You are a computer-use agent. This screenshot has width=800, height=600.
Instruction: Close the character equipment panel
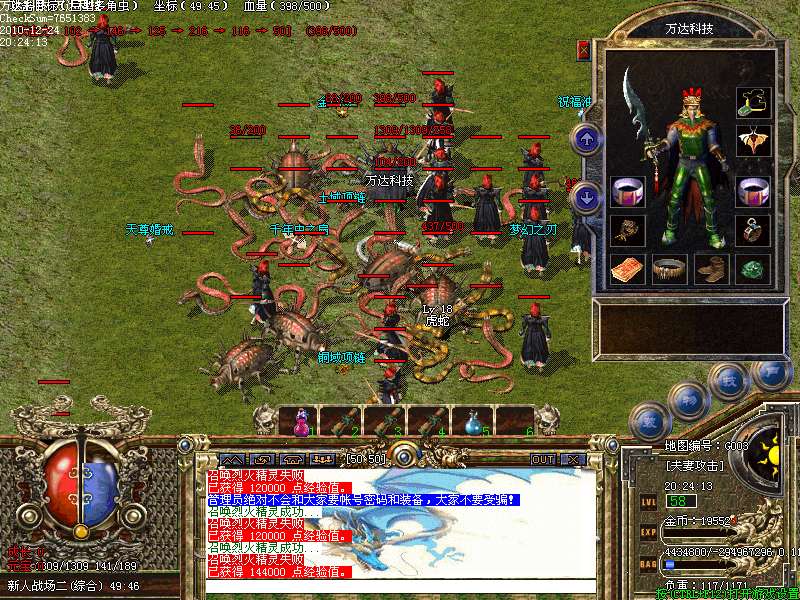[584, 50]
